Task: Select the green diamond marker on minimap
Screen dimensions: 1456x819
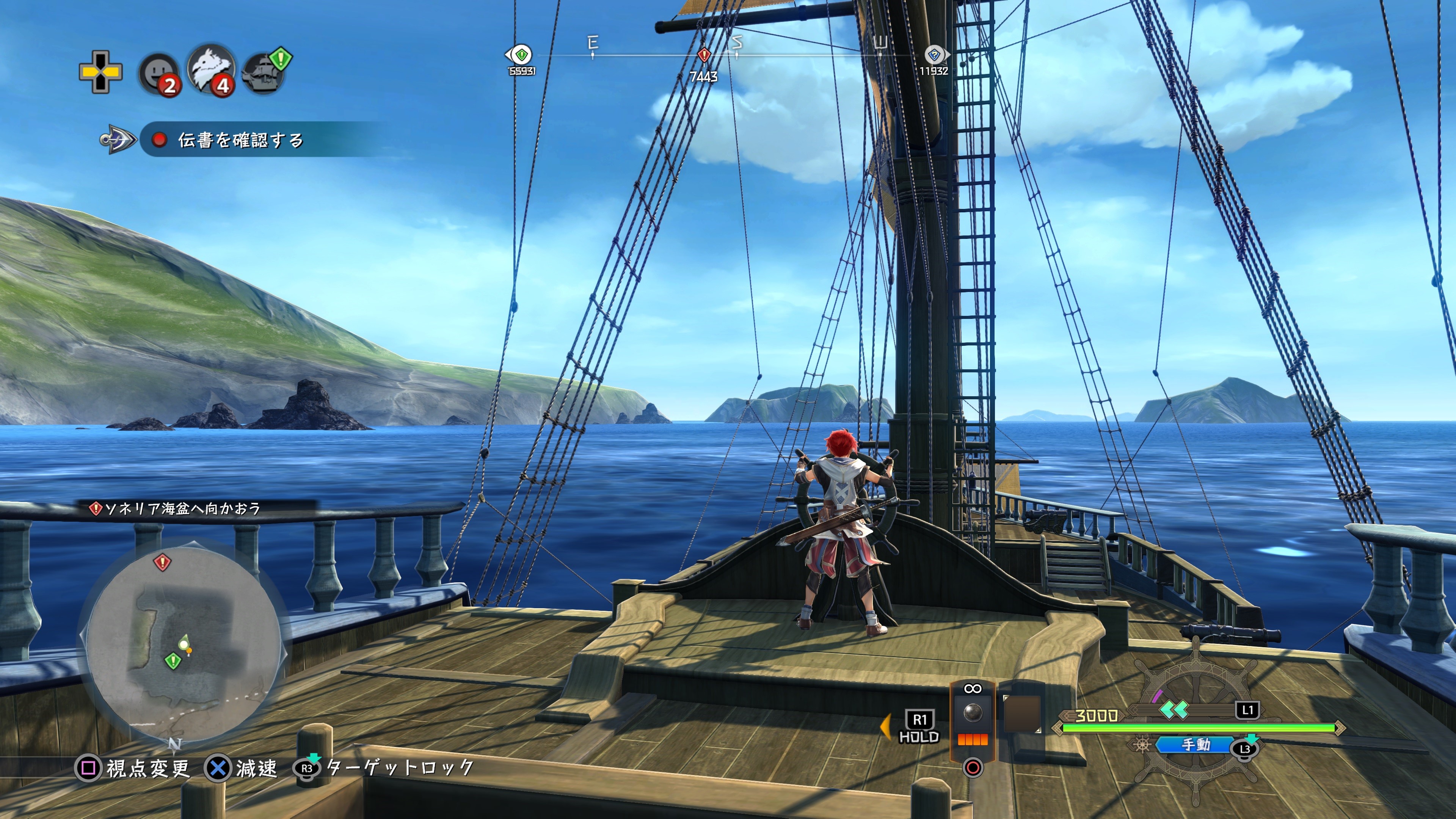Action: [173, 660]
